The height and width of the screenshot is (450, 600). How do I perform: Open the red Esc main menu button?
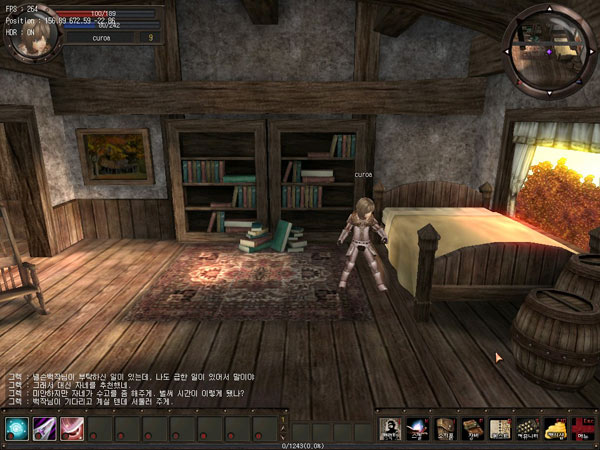click(x=581, y=429)
